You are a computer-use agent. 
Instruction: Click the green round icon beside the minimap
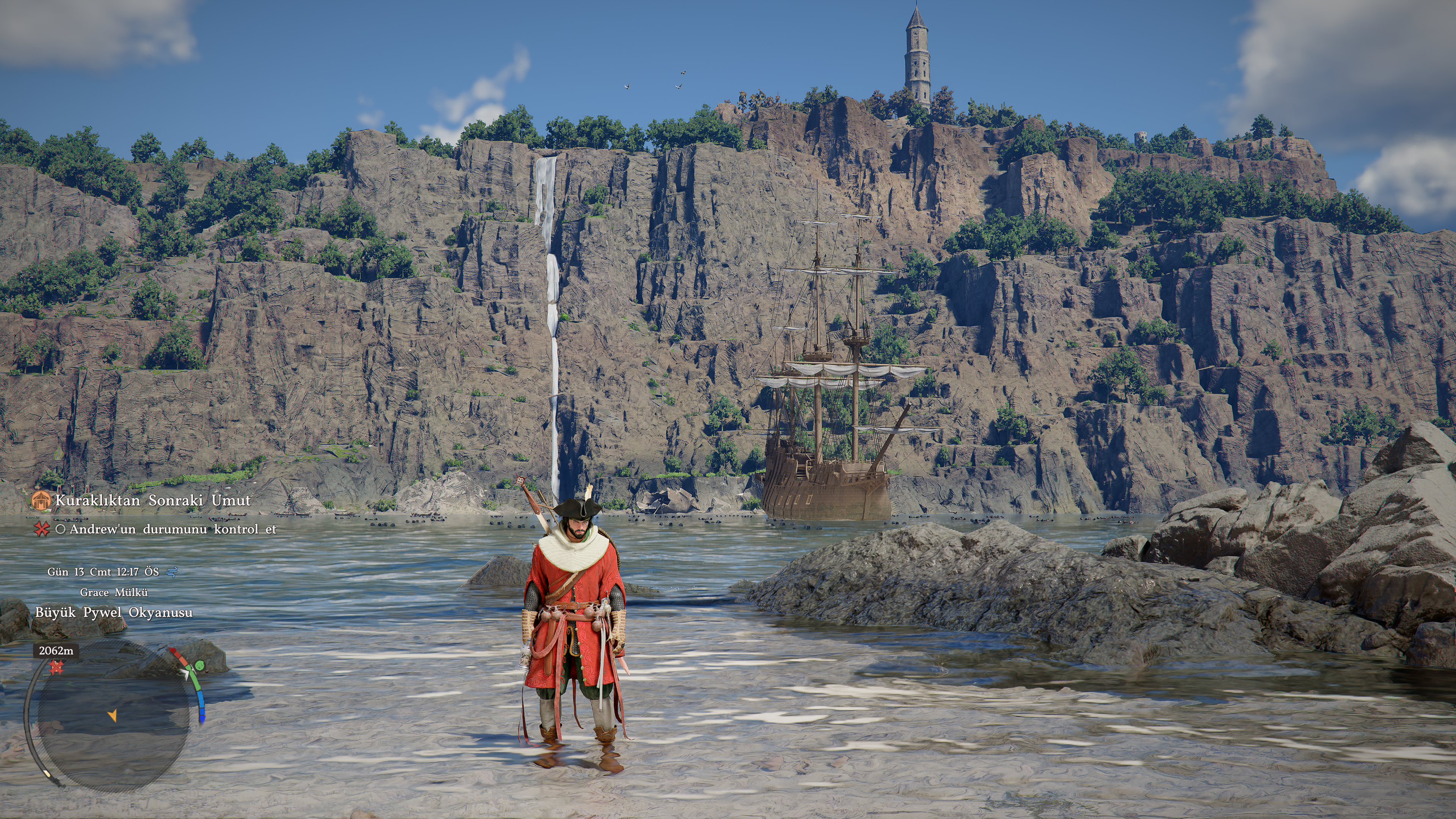pos(199,667)
